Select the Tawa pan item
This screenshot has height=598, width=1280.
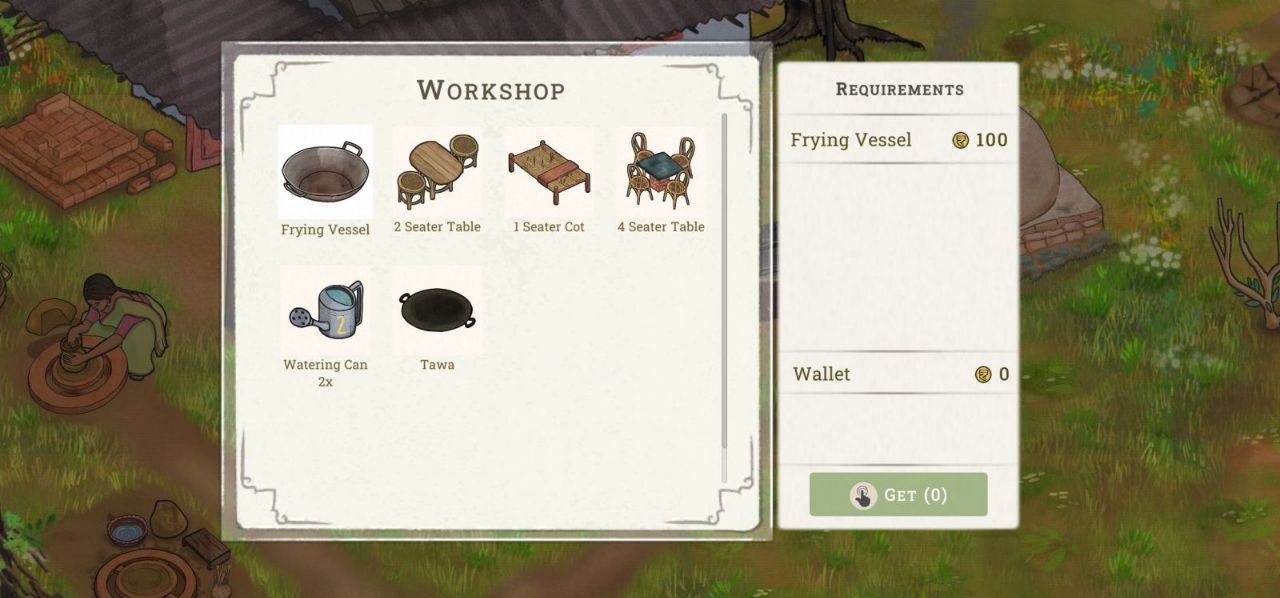tap(437, 310)
